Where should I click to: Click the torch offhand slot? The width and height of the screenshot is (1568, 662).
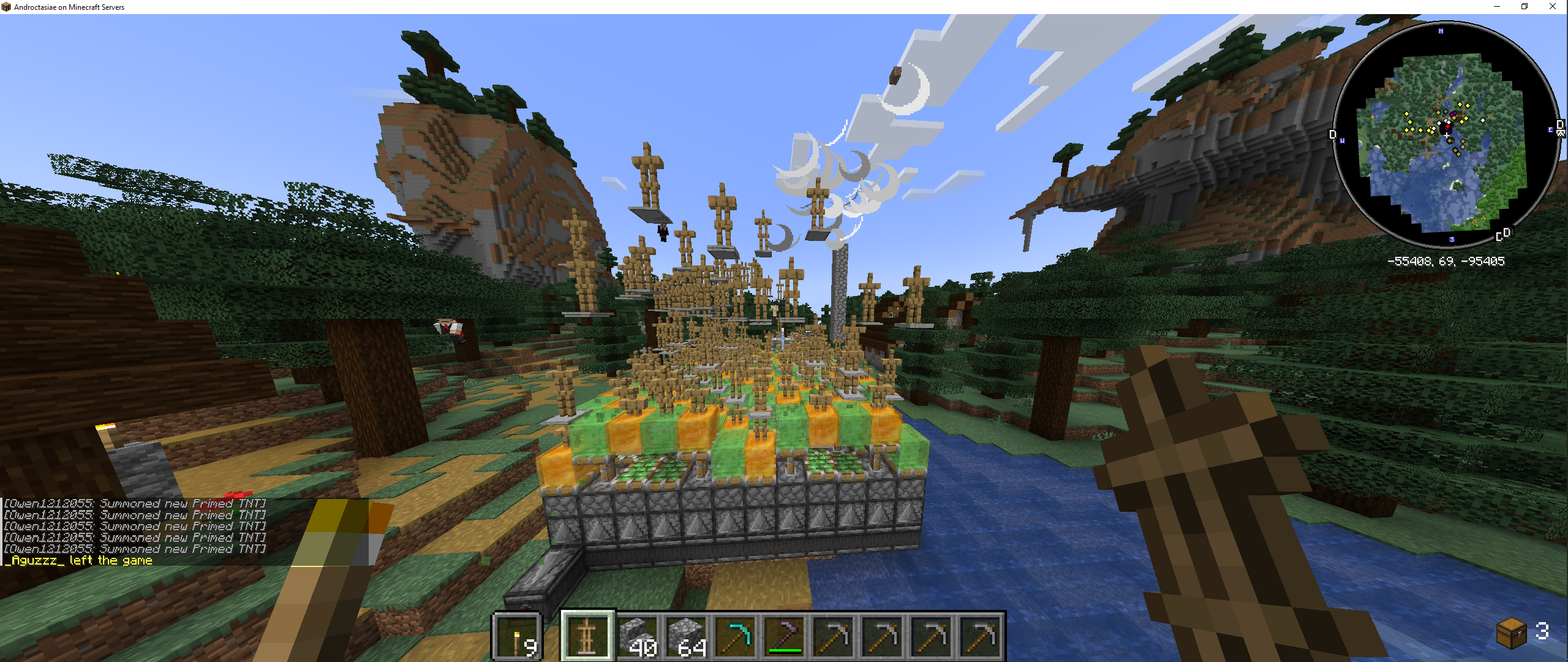[518, 638]
